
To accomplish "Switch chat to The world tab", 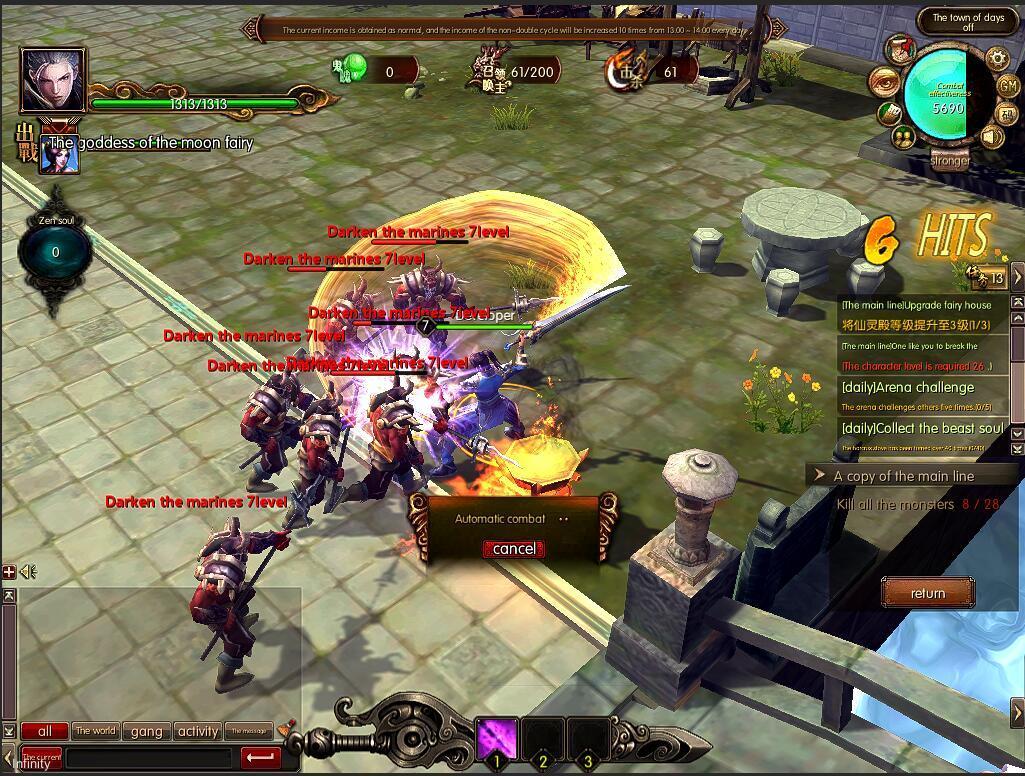I will (x=96, y=731).
